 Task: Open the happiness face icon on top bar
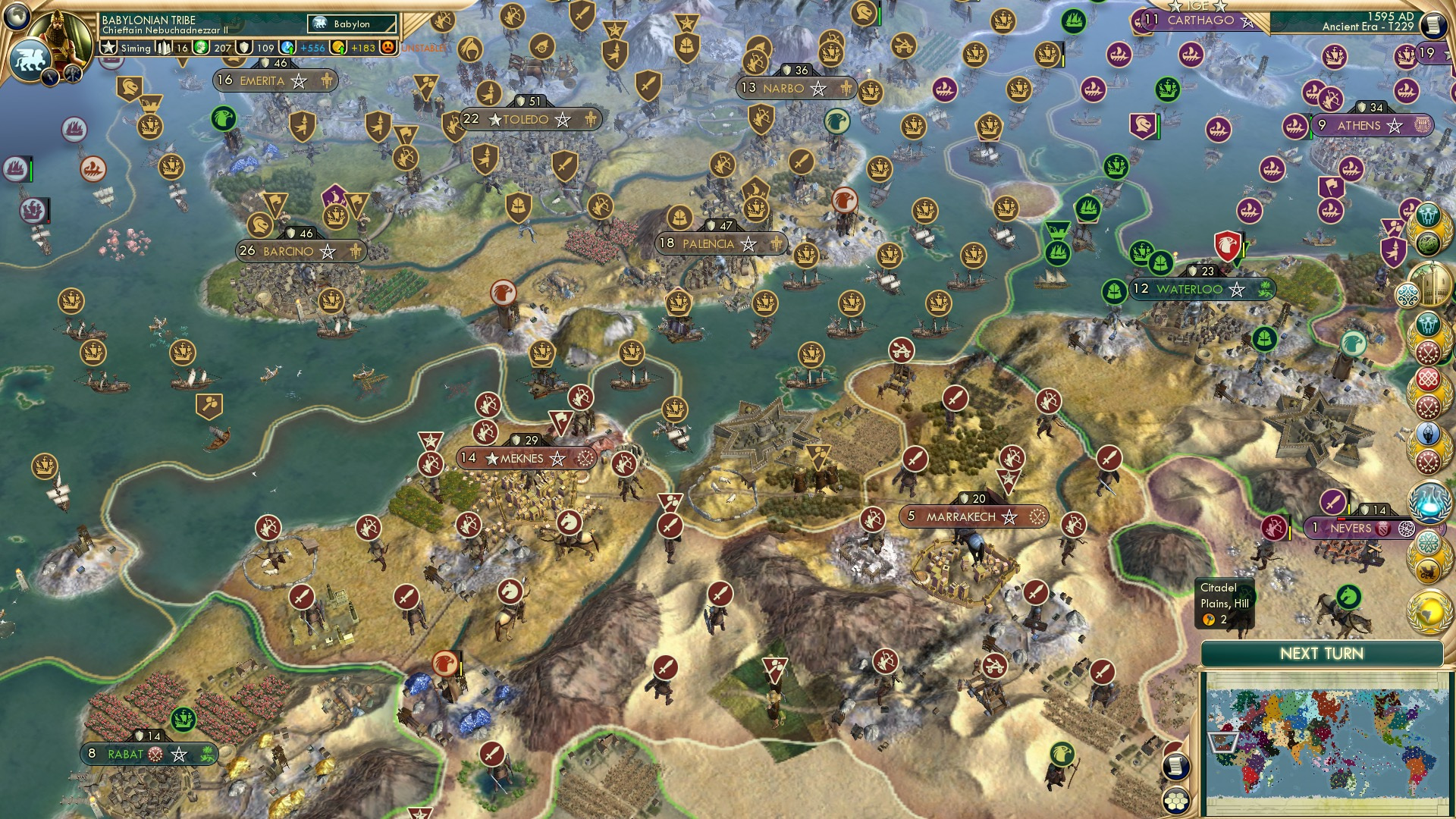pyautogui.click(x=387, y=48)
